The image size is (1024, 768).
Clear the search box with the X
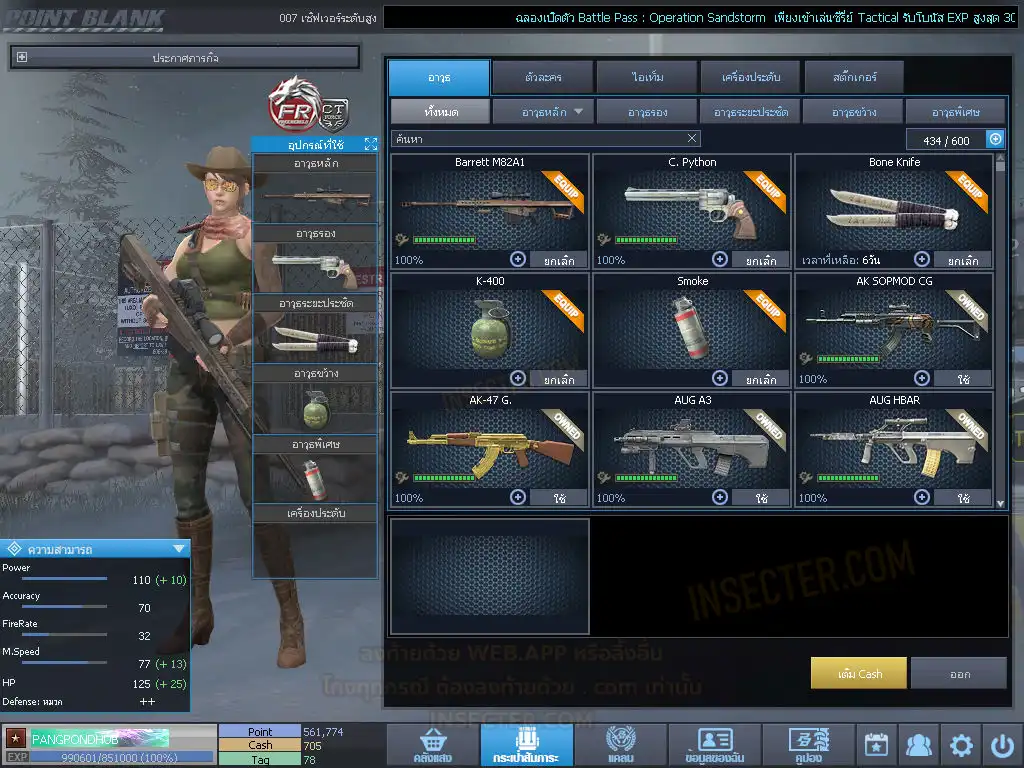click(x=692, y=139)
